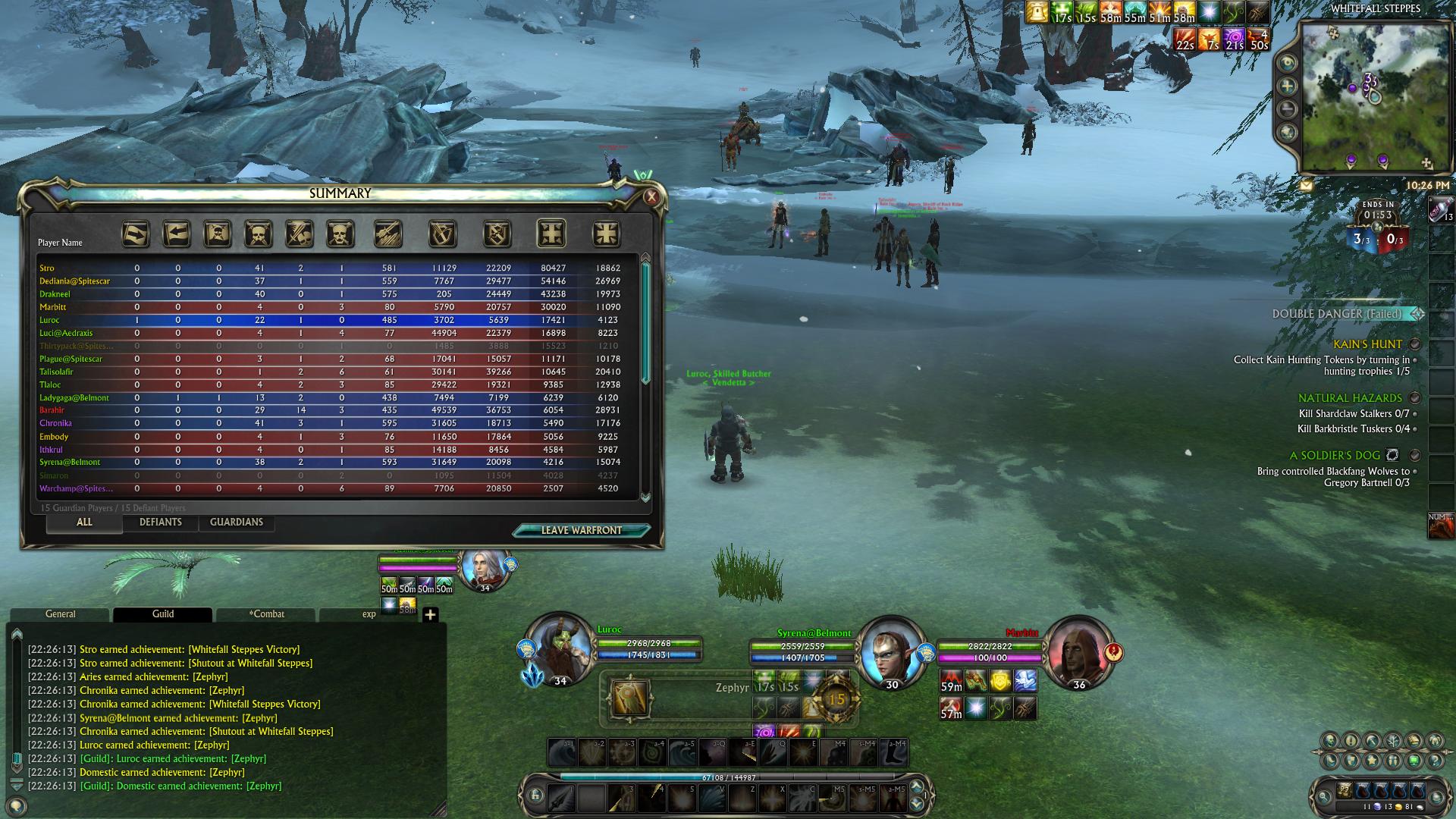Click the Kain's Hunt quest tracker entry

(x=1367, y=344)
